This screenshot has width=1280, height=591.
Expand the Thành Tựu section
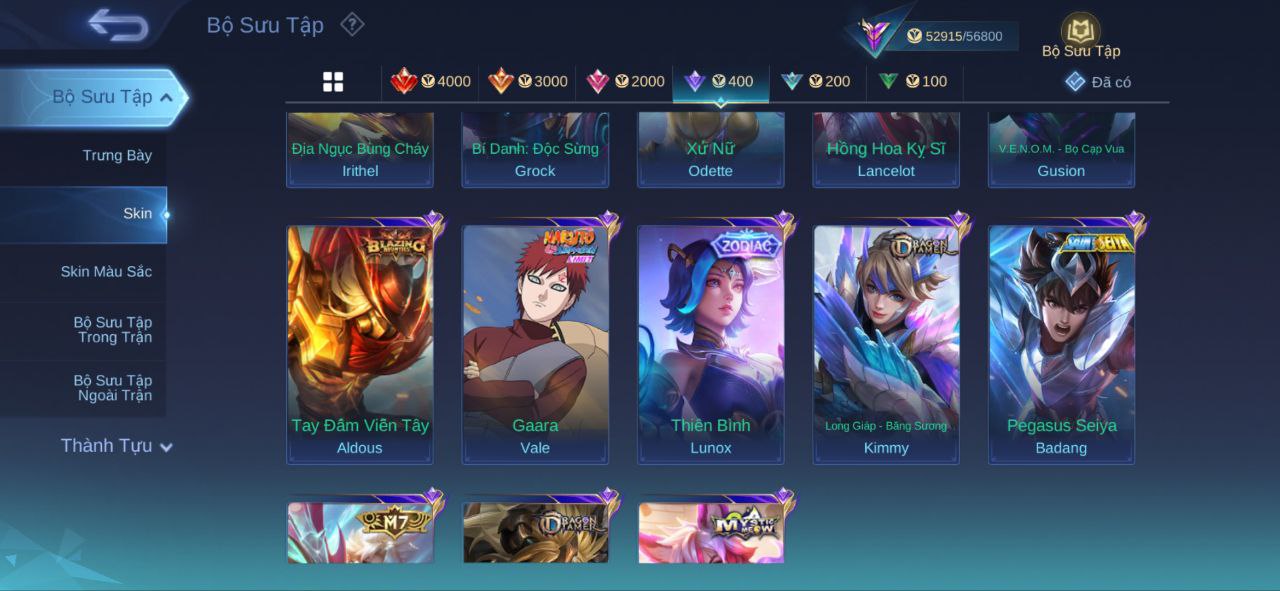pos(116,446)
